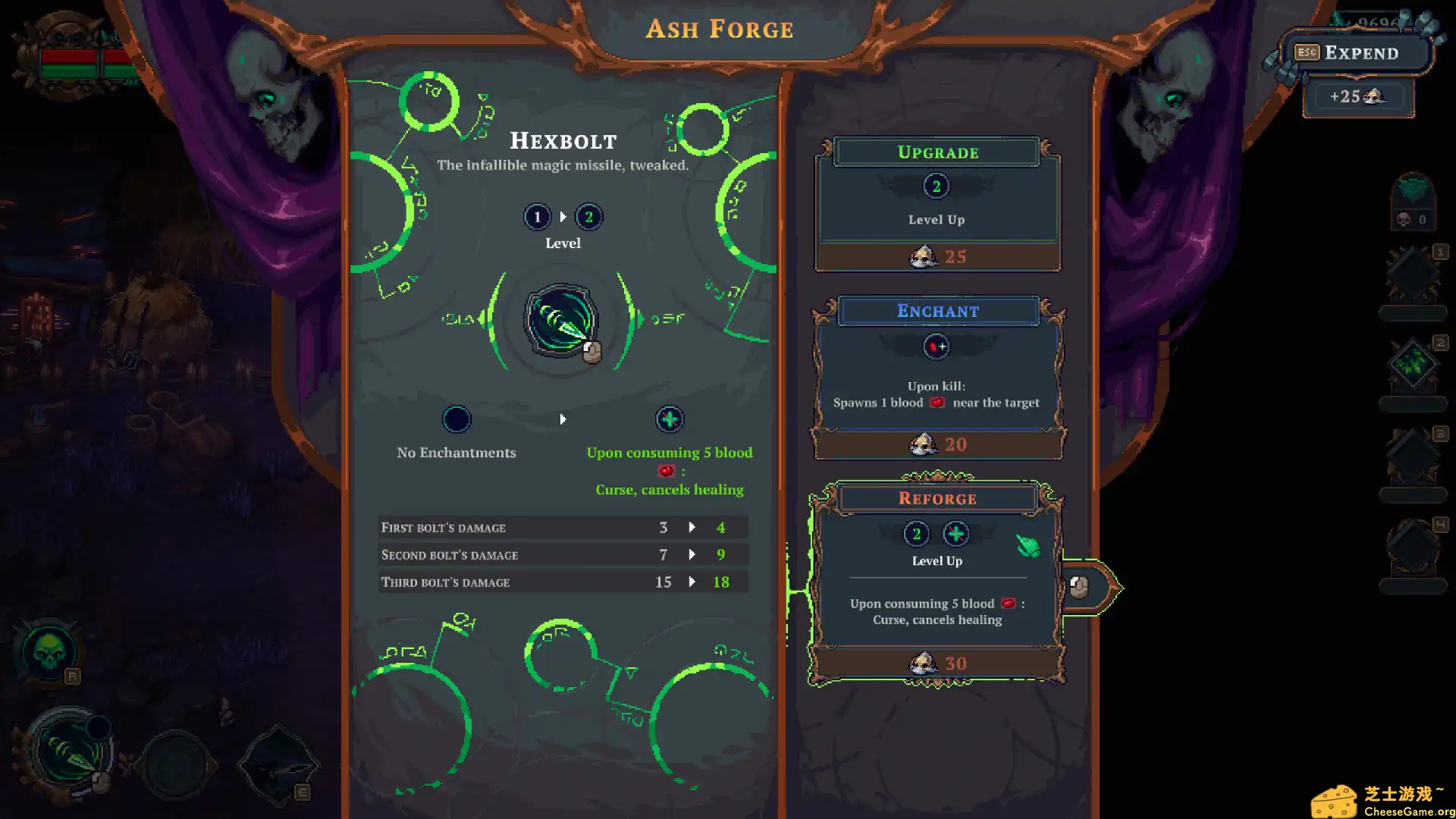Select the Enchant blood spawn option
1456x819 pixels.
tap(937, 378)
